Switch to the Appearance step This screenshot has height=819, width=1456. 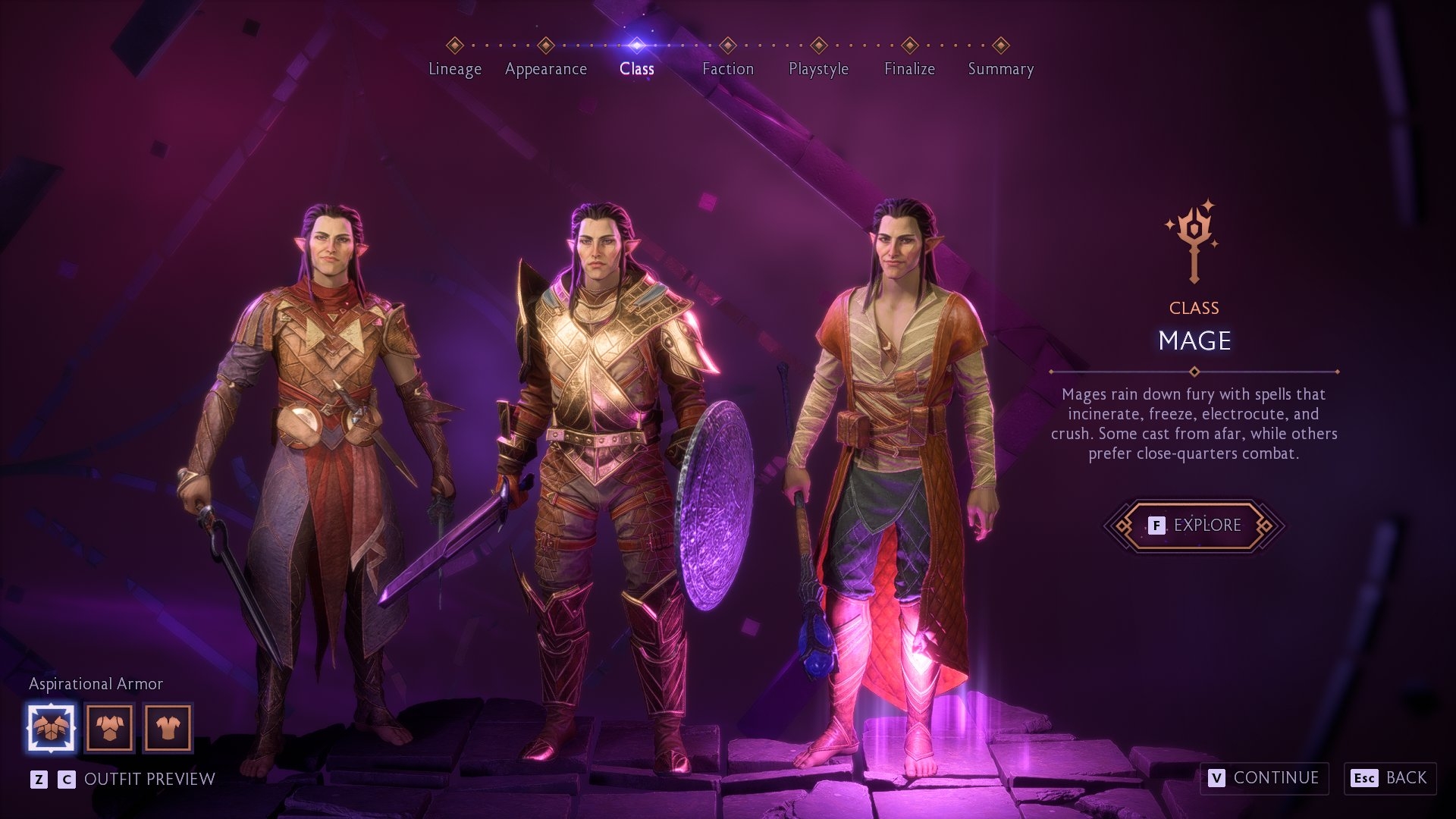545,68
